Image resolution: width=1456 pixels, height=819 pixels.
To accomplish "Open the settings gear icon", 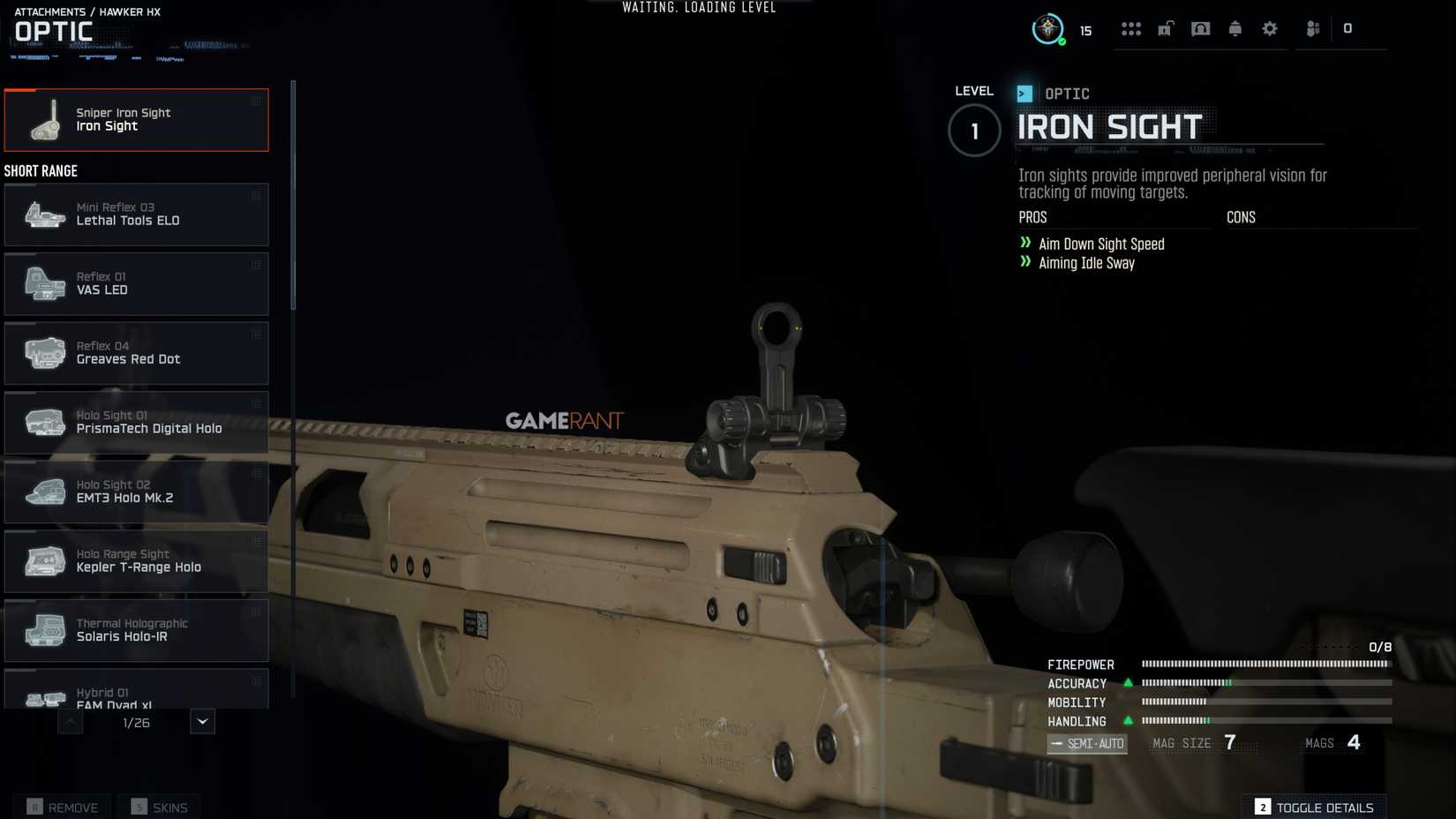I will tap(1270, 28).
